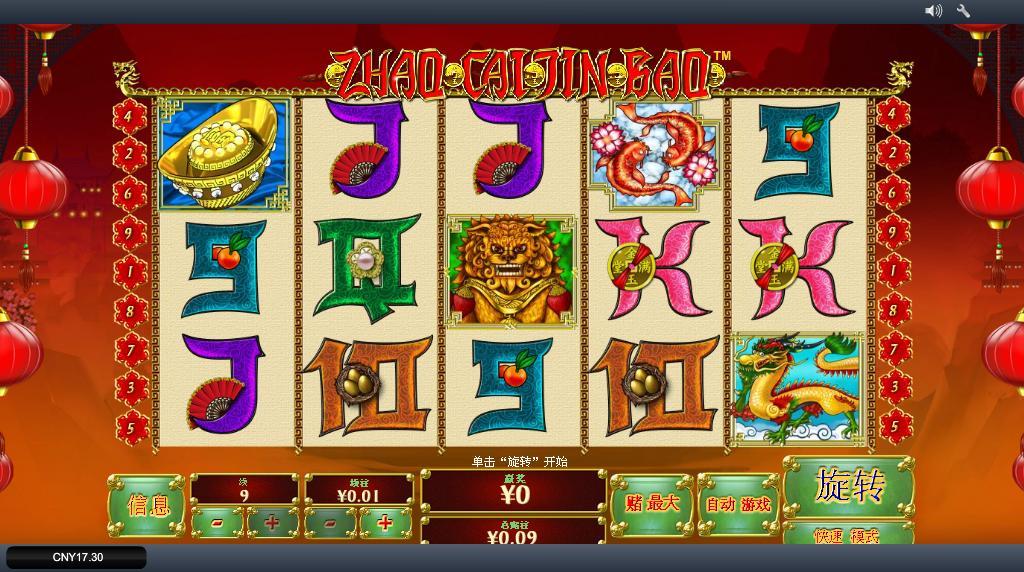Raise the line bet with plus
This screenshot has width=1024, height=572.
386,522
